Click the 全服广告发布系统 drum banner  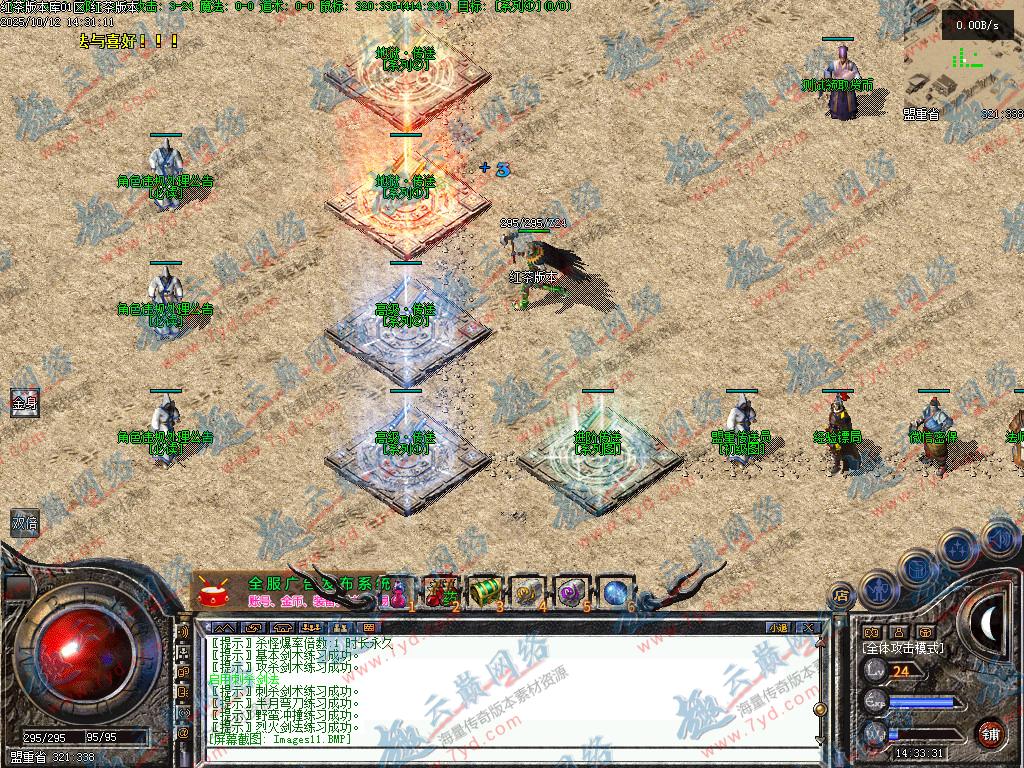[x=290, y=590]
